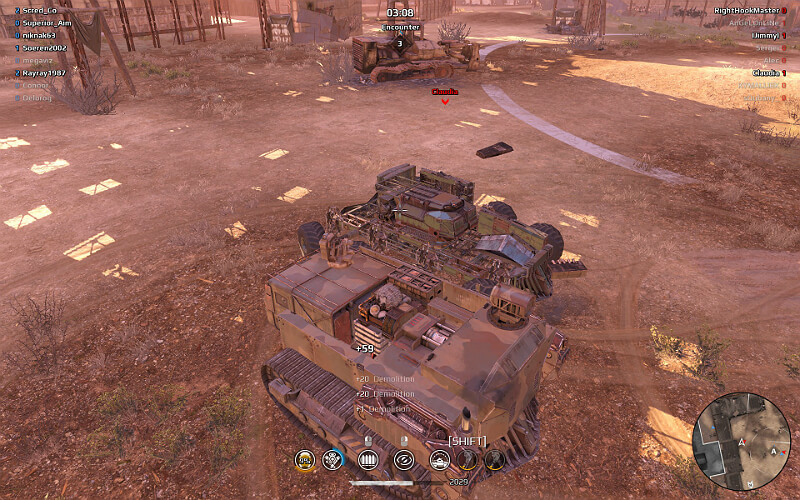Screen dimensions: 800x500
Task: Select the 99% yellow gauge icon
Action: (x=304, y=460)
